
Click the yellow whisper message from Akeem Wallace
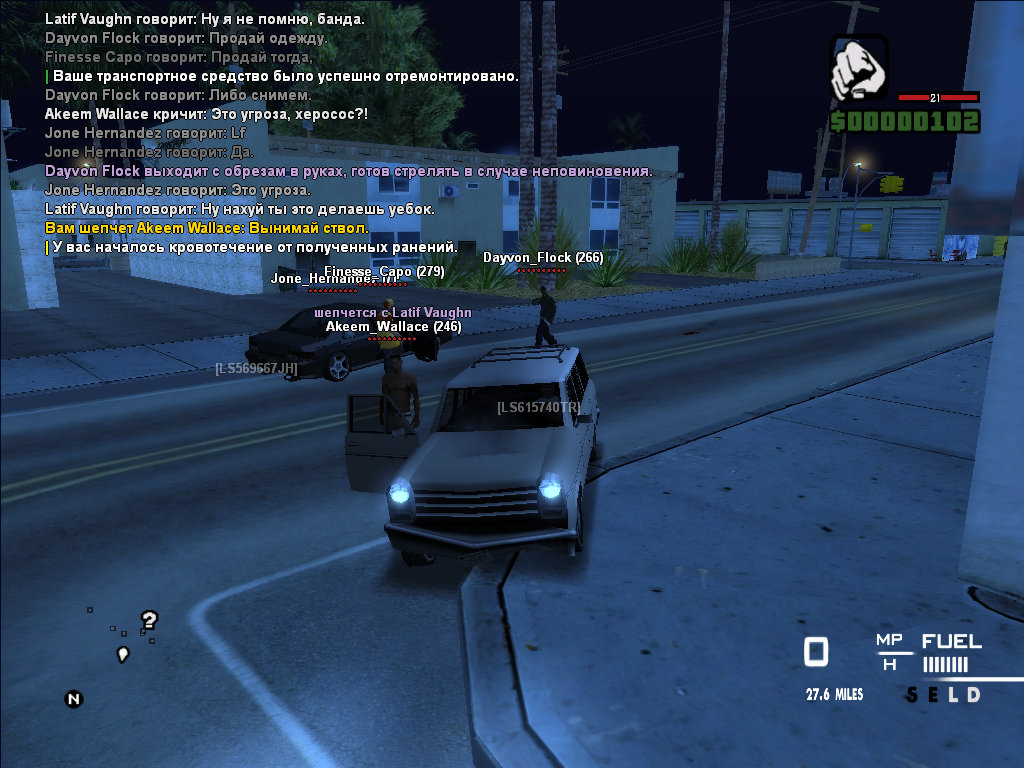tap(207, 228)
